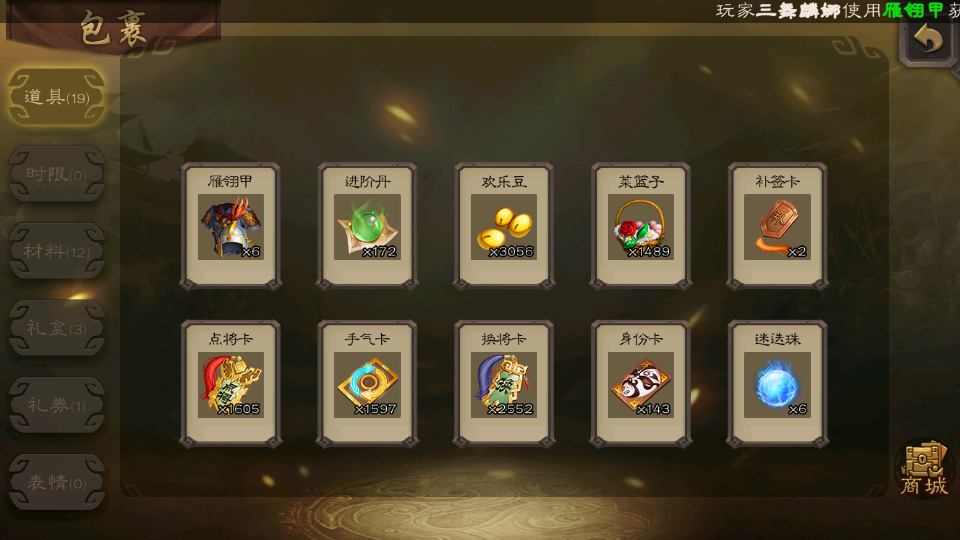Open the 时限 time-limited tab
Screen dimensions: 960x540
56,174
